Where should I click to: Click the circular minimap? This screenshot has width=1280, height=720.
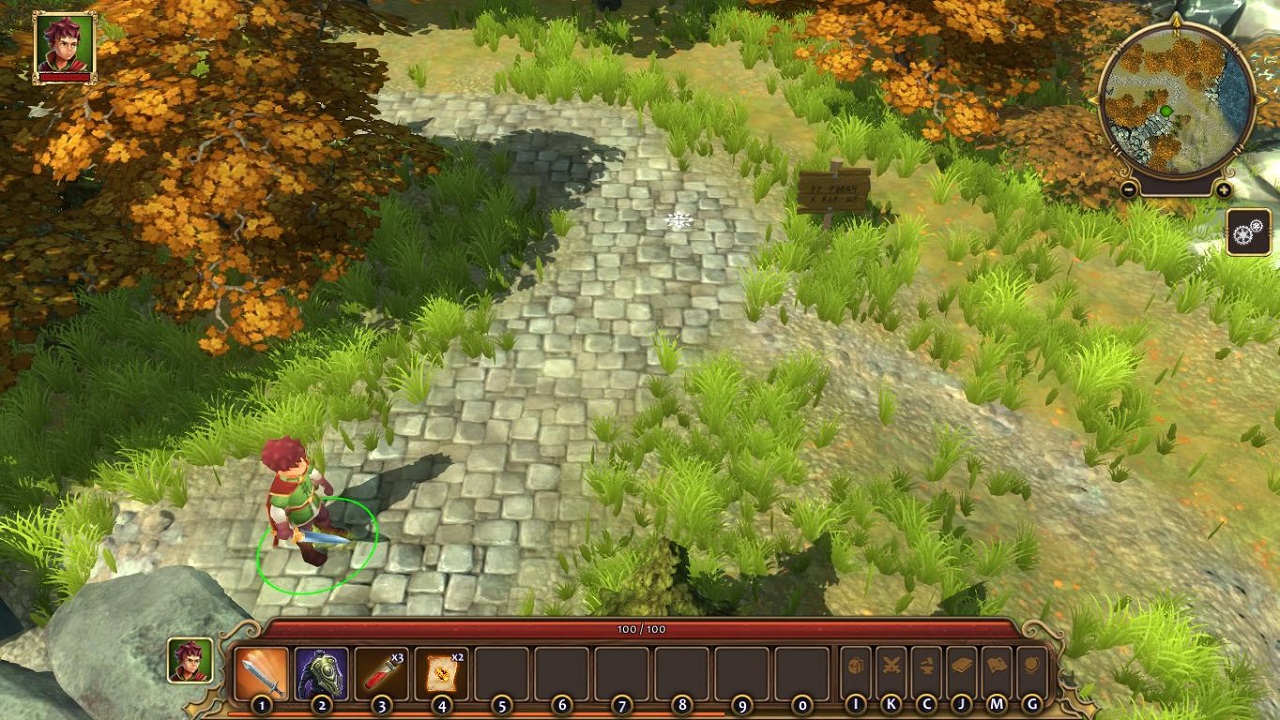click(x=1177, y=98)
